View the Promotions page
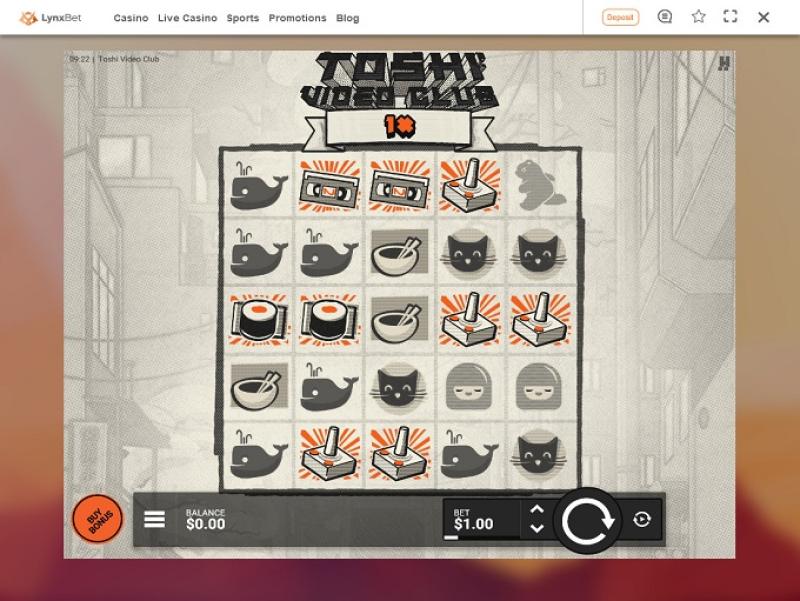Image resolution: width=800 pixels, height=601 pixels. [x=297, y=18]
